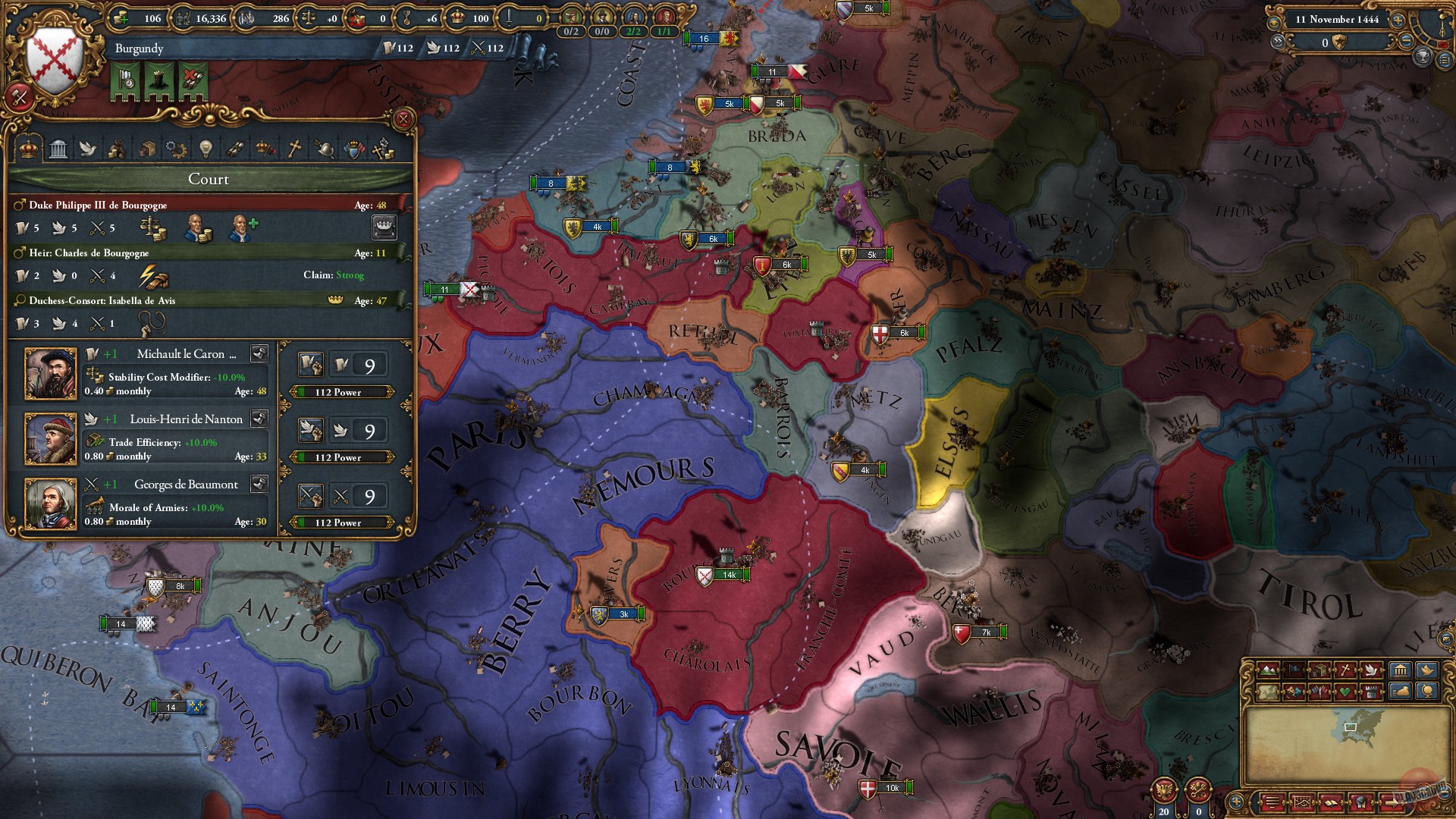
Task: Open the opinion mapmode heart icon
Action: click(x=1345, y=692)
